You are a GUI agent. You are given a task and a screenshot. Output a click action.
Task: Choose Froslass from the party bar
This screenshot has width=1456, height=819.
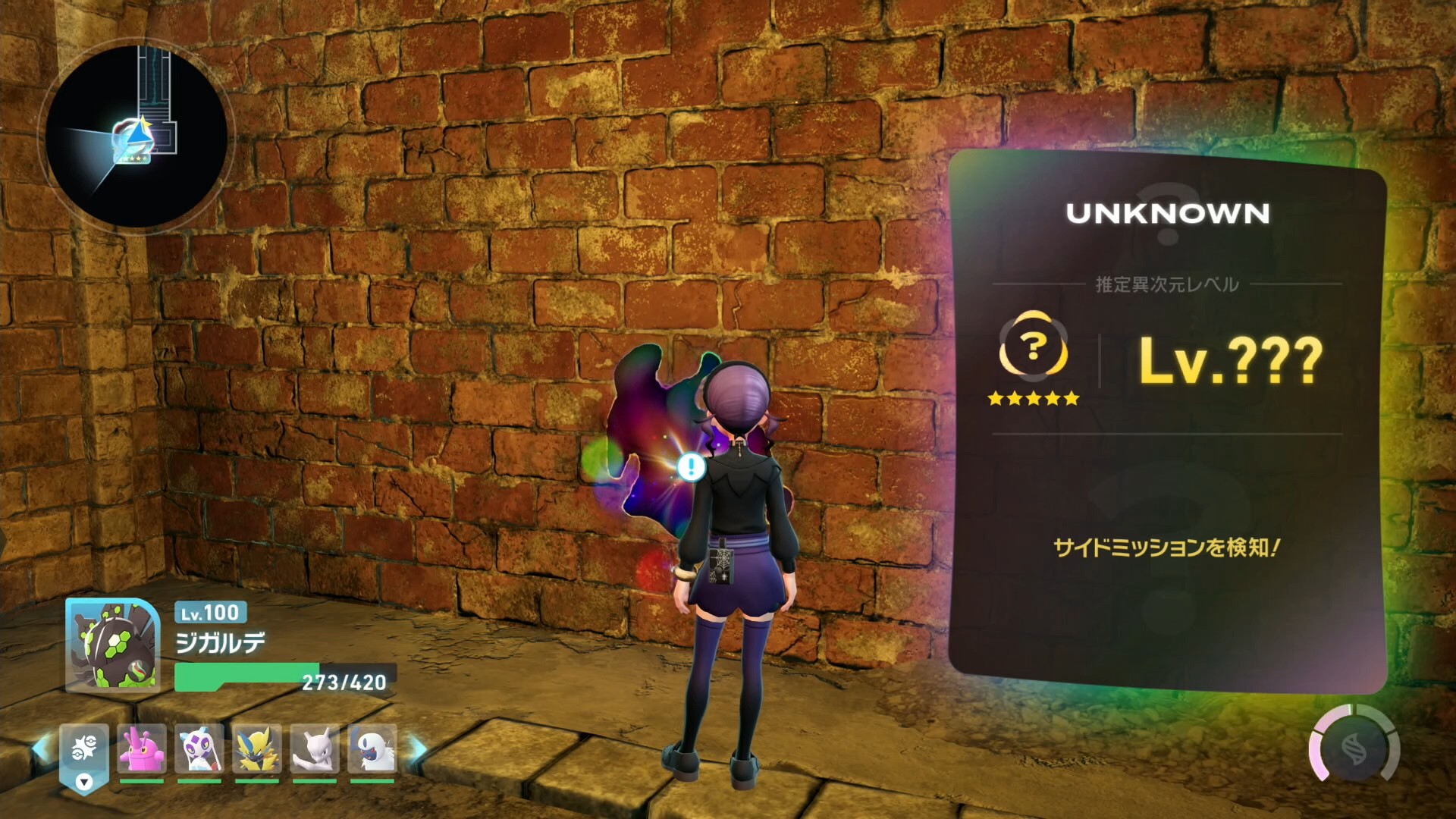199,750
